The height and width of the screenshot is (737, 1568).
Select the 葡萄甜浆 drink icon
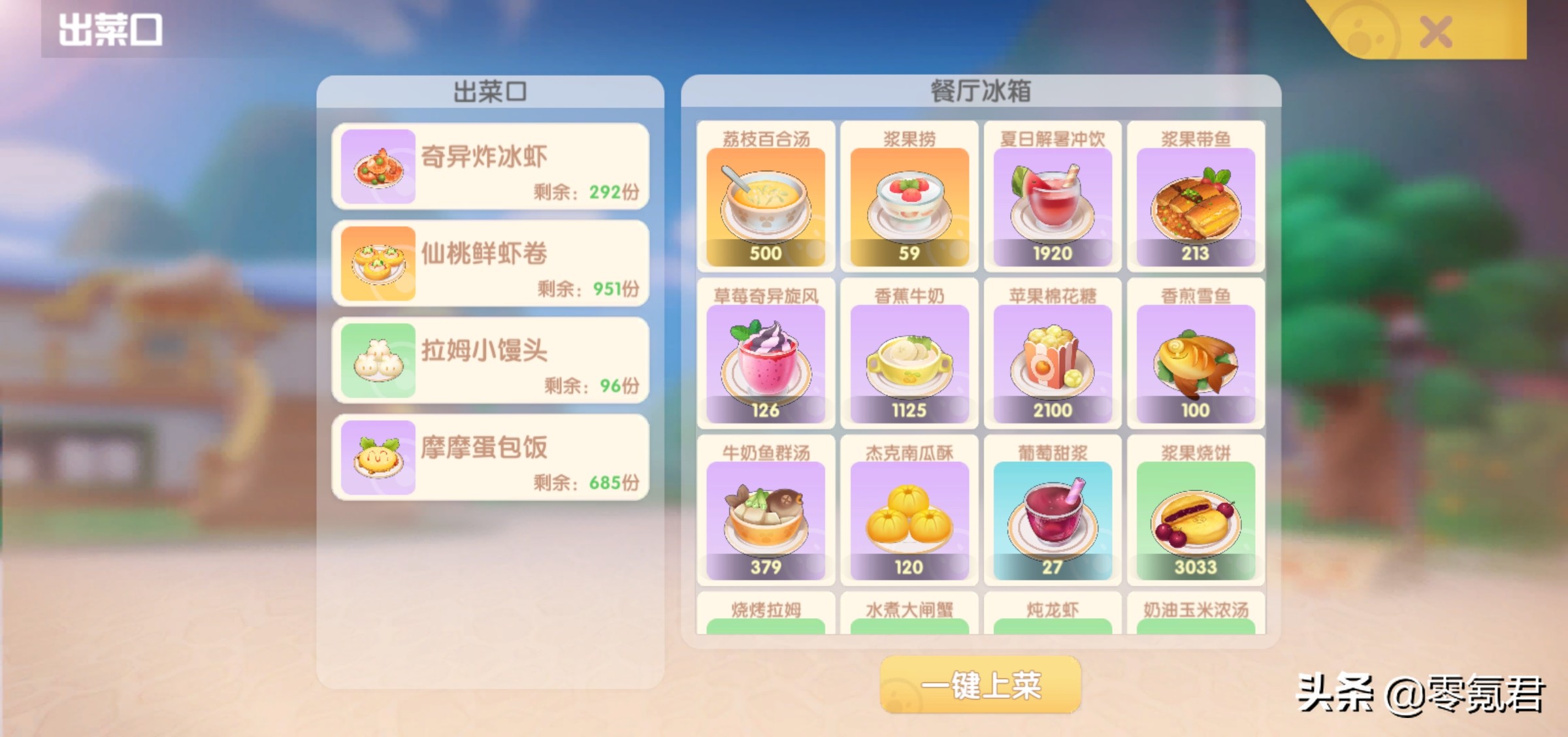[1053, 513]
